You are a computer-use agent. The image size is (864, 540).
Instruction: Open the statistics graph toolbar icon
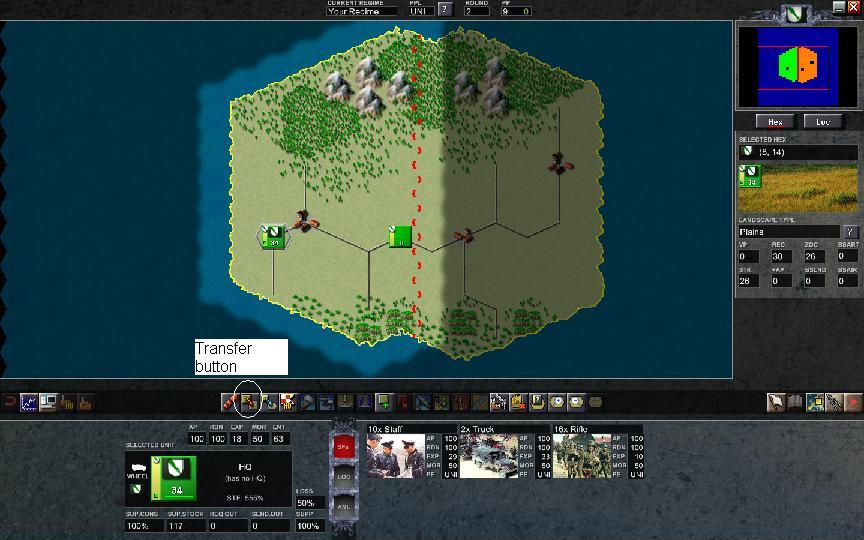click(x=28, y=402)
